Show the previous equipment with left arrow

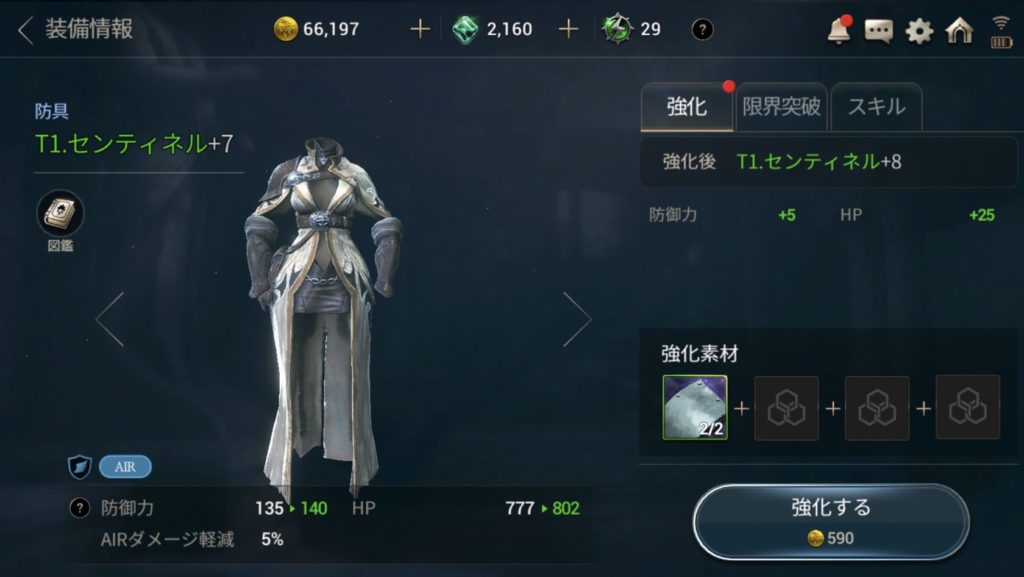[110, 320]
